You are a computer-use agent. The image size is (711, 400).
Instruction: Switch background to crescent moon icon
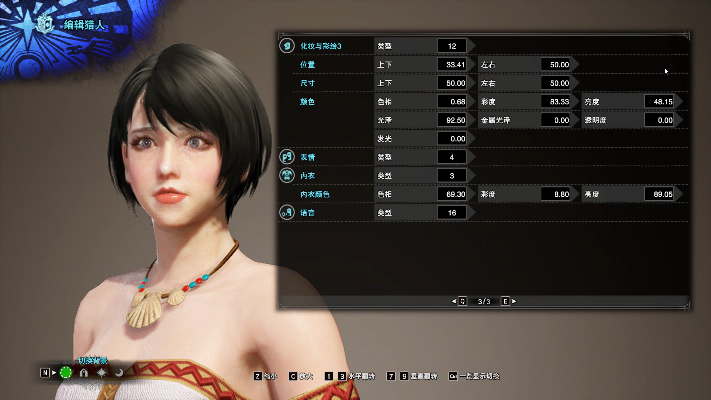click(119, 373)
